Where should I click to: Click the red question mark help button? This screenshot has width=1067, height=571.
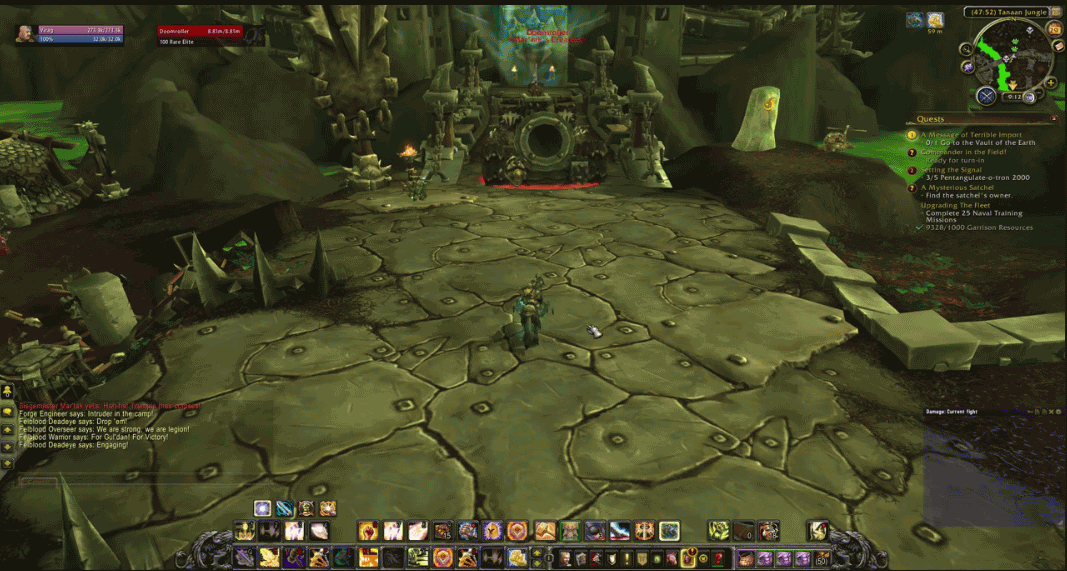[x=718, y=558]
